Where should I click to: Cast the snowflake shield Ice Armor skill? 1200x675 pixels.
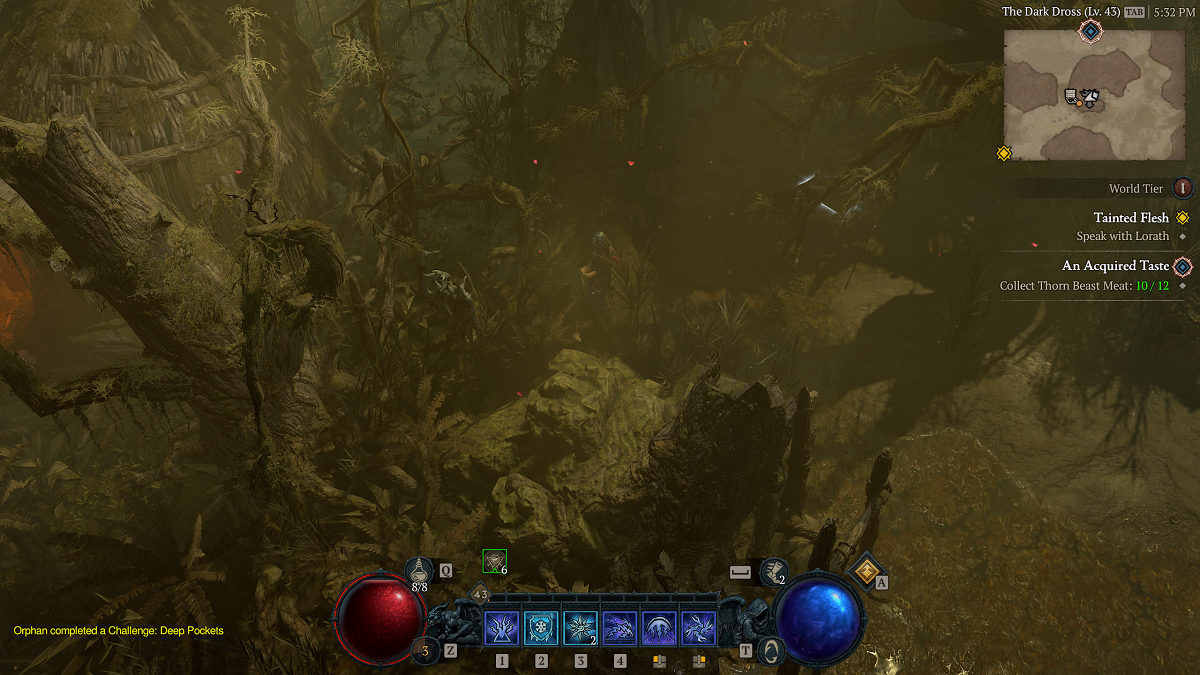pyautogui.click(x=541, y=629)
